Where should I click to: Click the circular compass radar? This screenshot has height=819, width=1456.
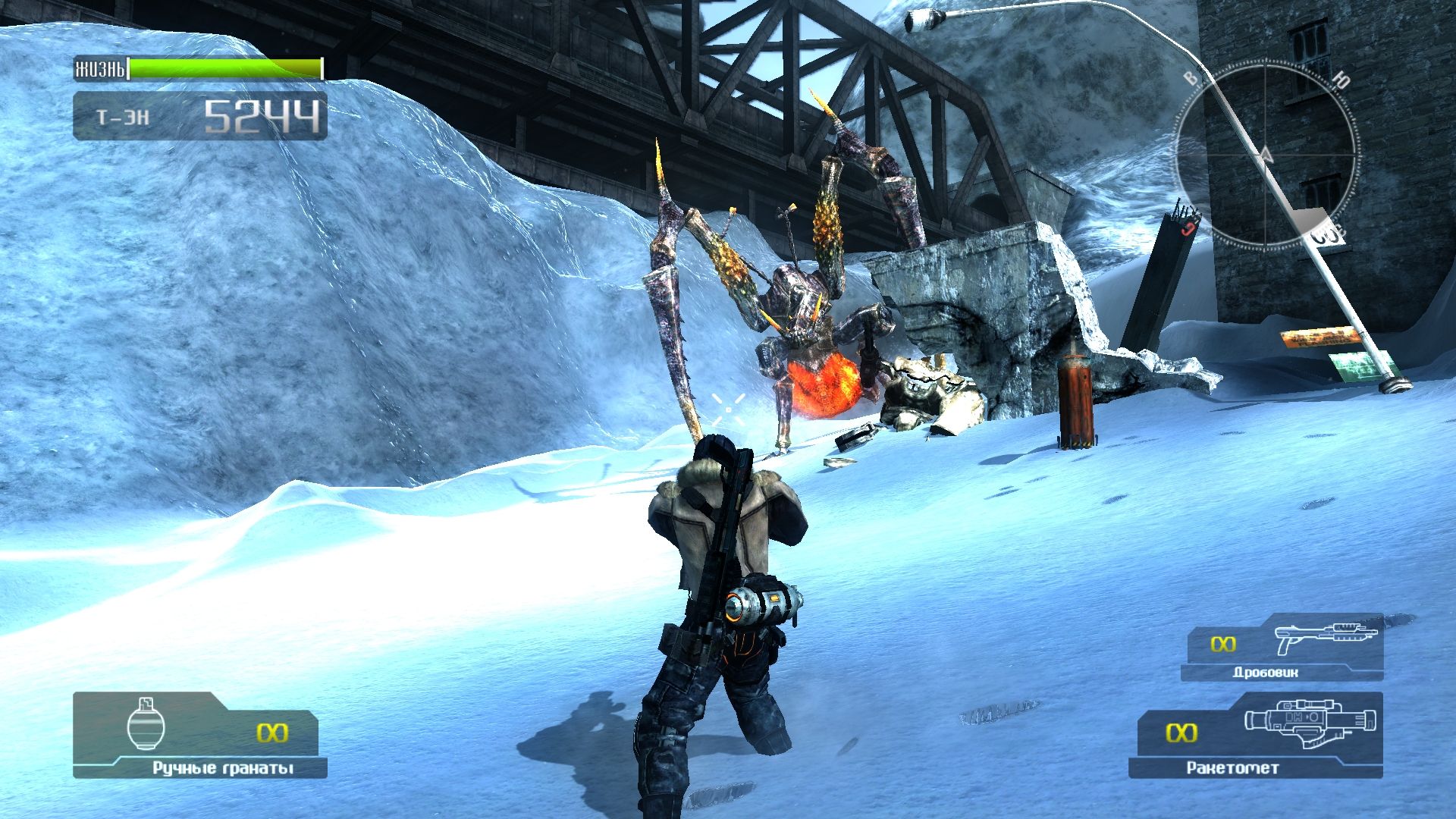pyautogui.click(x=1265, y=156)
